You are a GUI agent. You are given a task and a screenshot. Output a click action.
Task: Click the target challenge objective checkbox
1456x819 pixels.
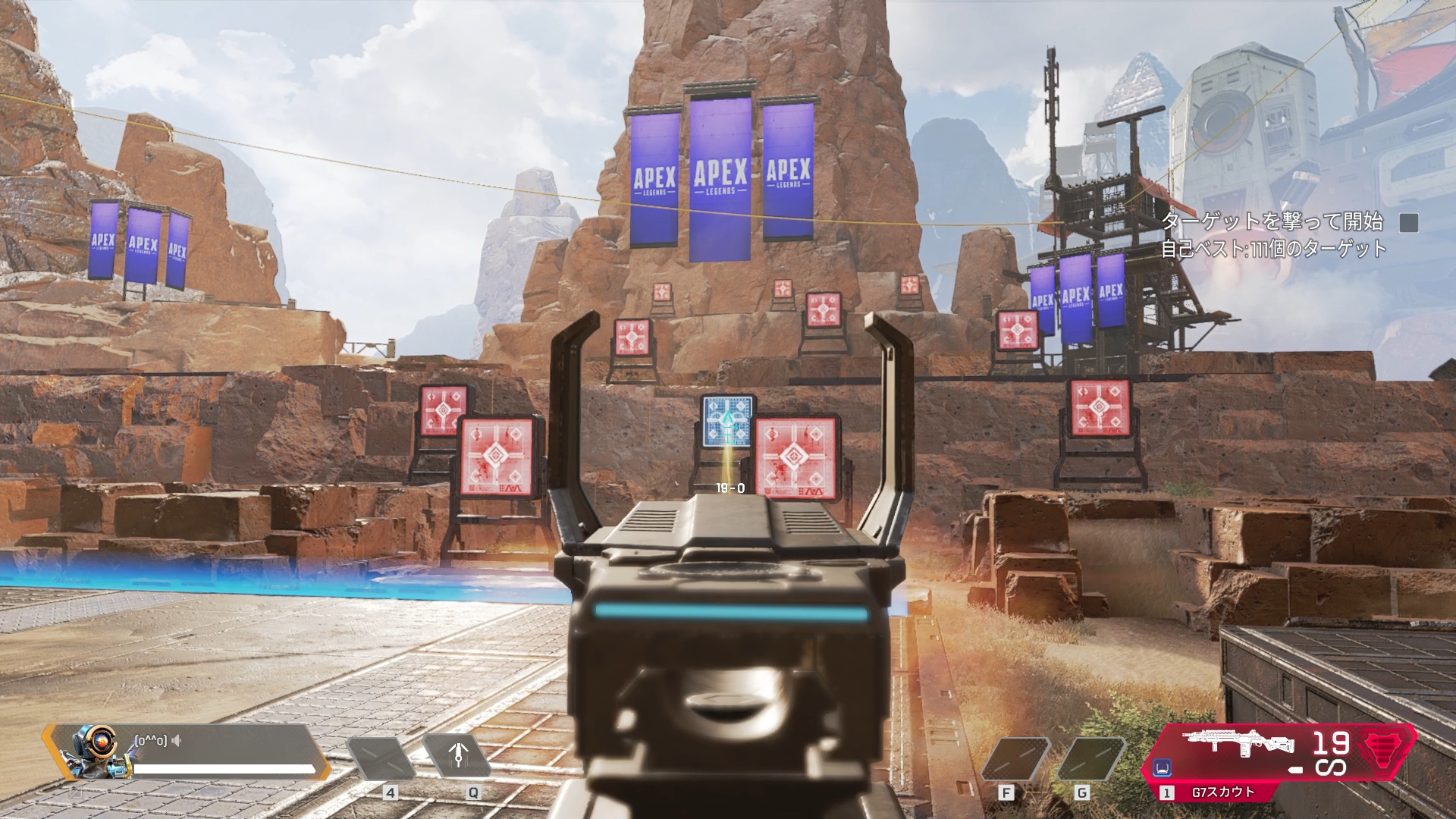click(1408, 222)
